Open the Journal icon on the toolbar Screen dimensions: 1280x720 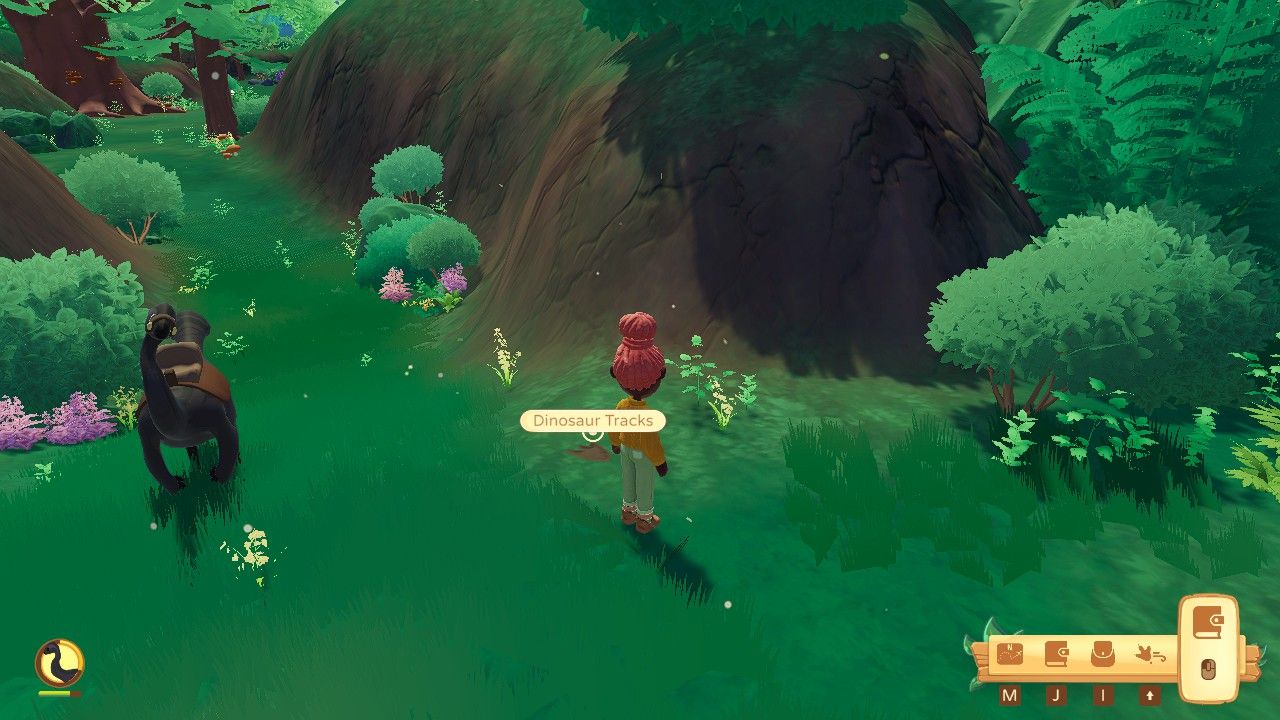(1056, 652)
